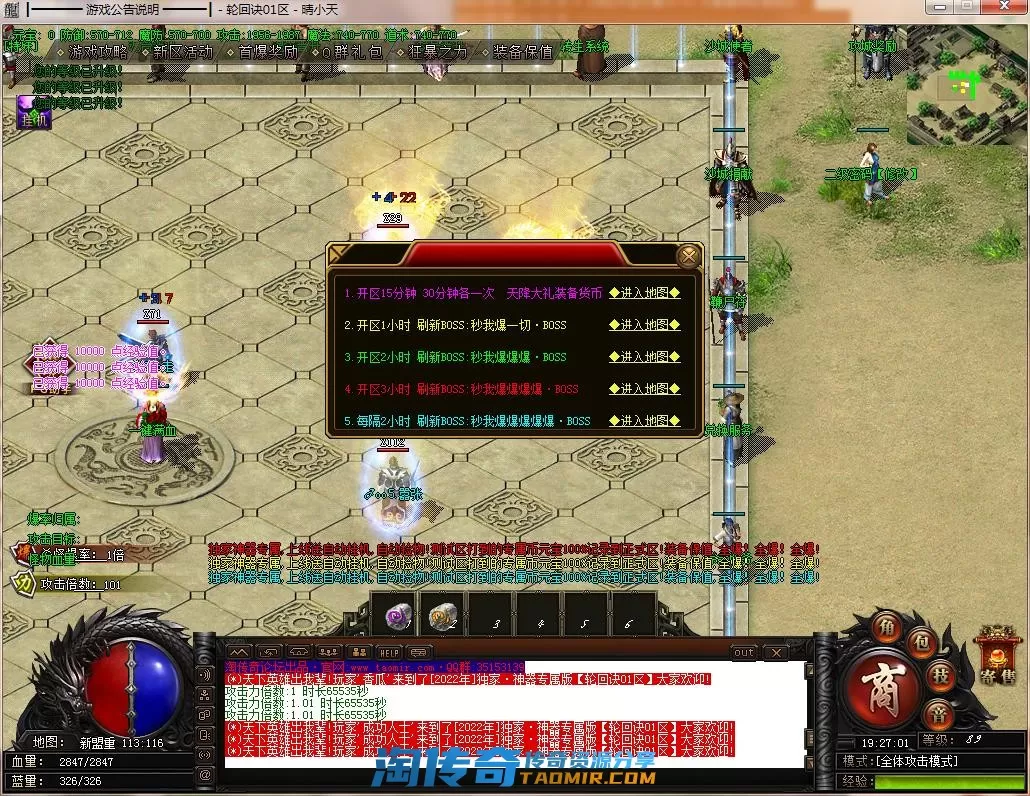Open the 装备保值 equipment menu

coord(522,51)
